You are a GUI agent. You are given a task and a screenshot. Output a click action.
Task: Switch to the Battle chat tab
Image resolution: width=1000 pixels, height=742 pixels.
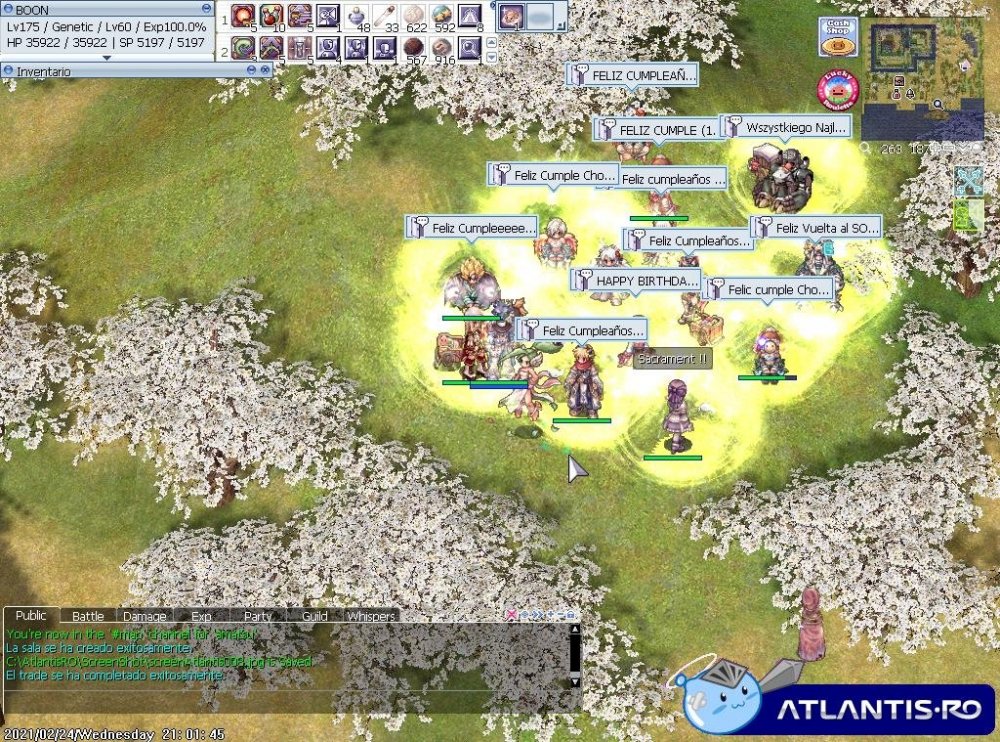(88, 616)
